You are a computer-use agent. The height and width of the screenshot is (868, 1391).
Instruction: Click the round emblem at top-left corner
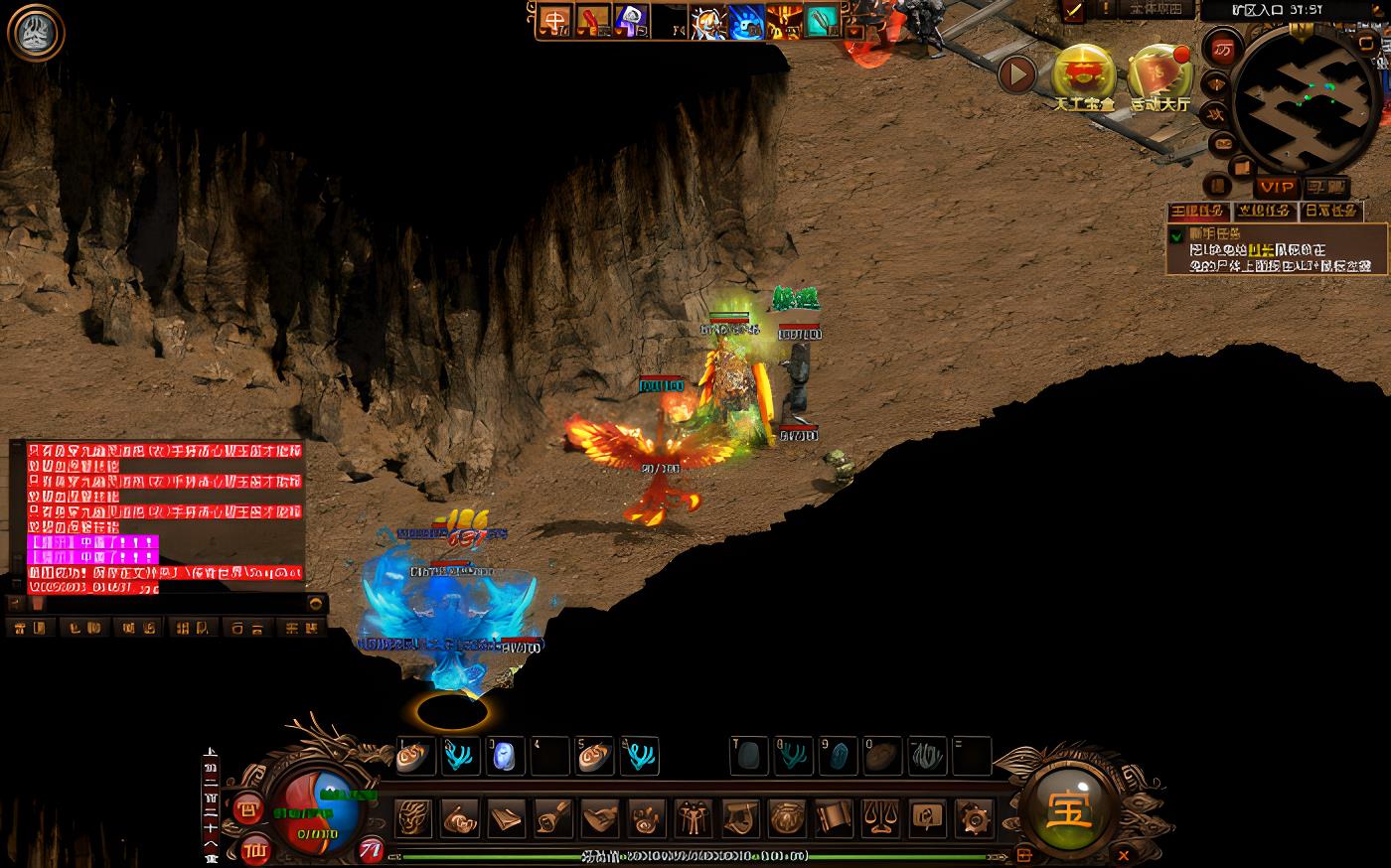pos(35,32)
